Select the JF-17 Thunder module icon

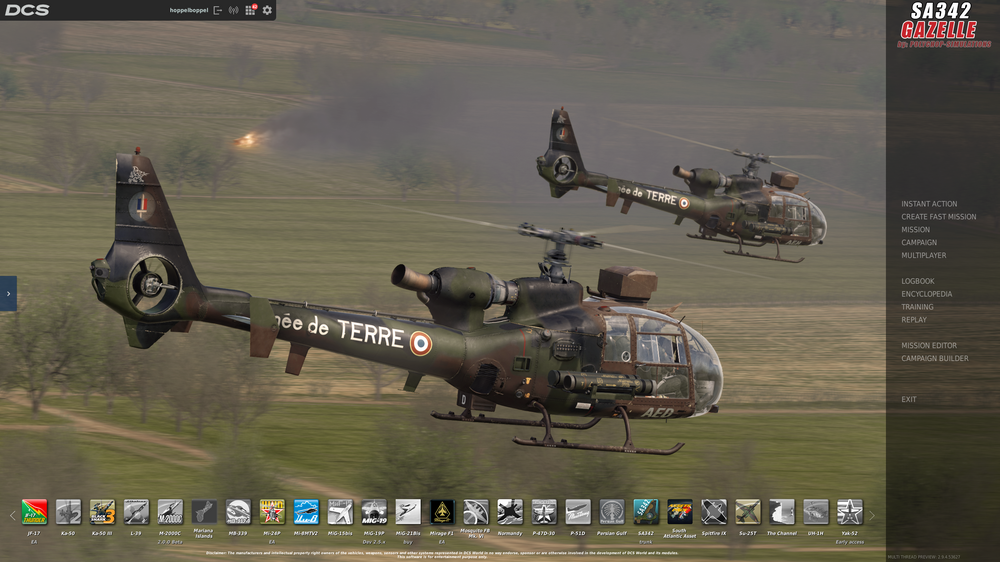coord(34,512)
